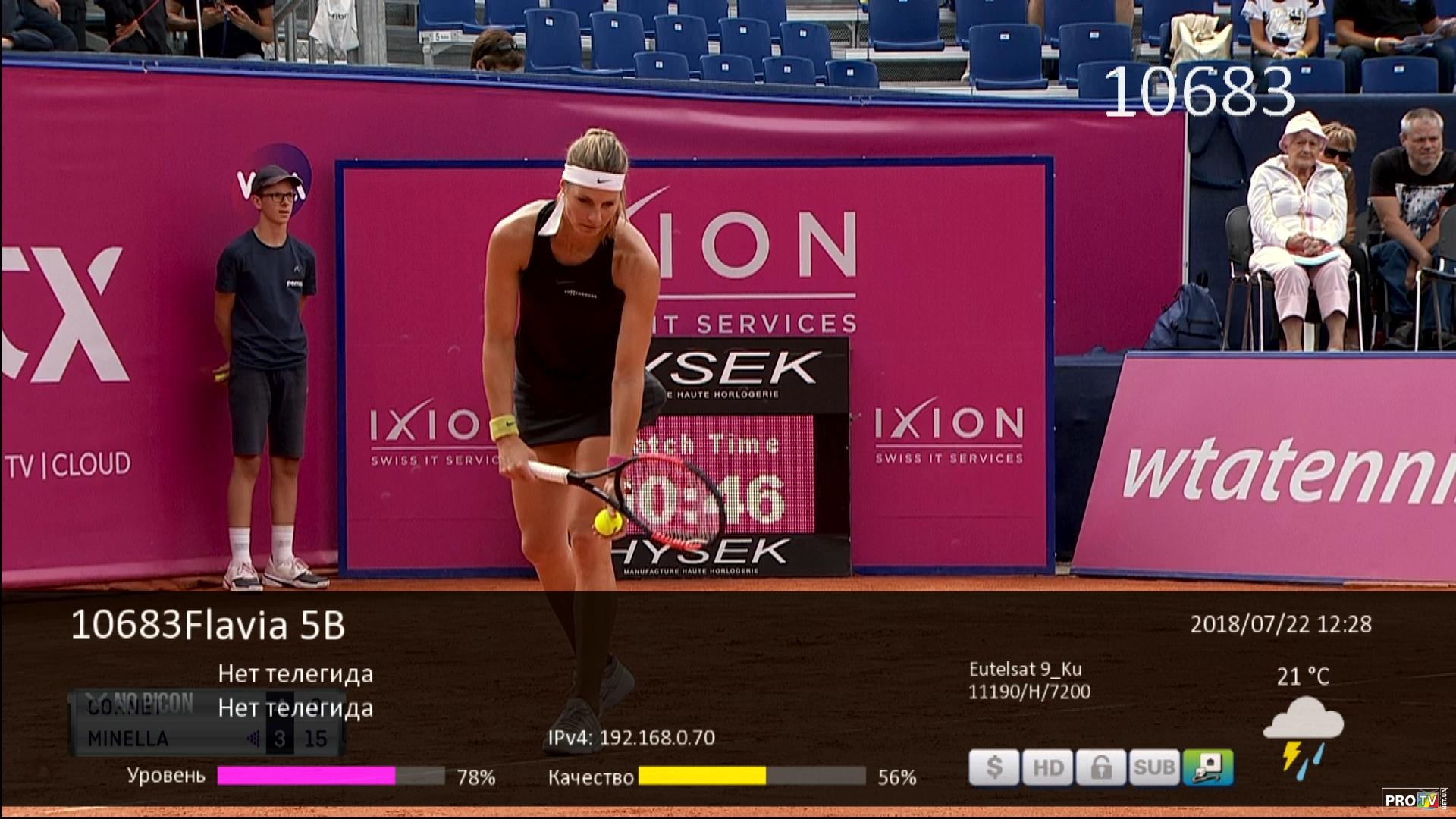Open the green network connection icon
Viewport: 1456px width, 819px height.
point(1207,767)
